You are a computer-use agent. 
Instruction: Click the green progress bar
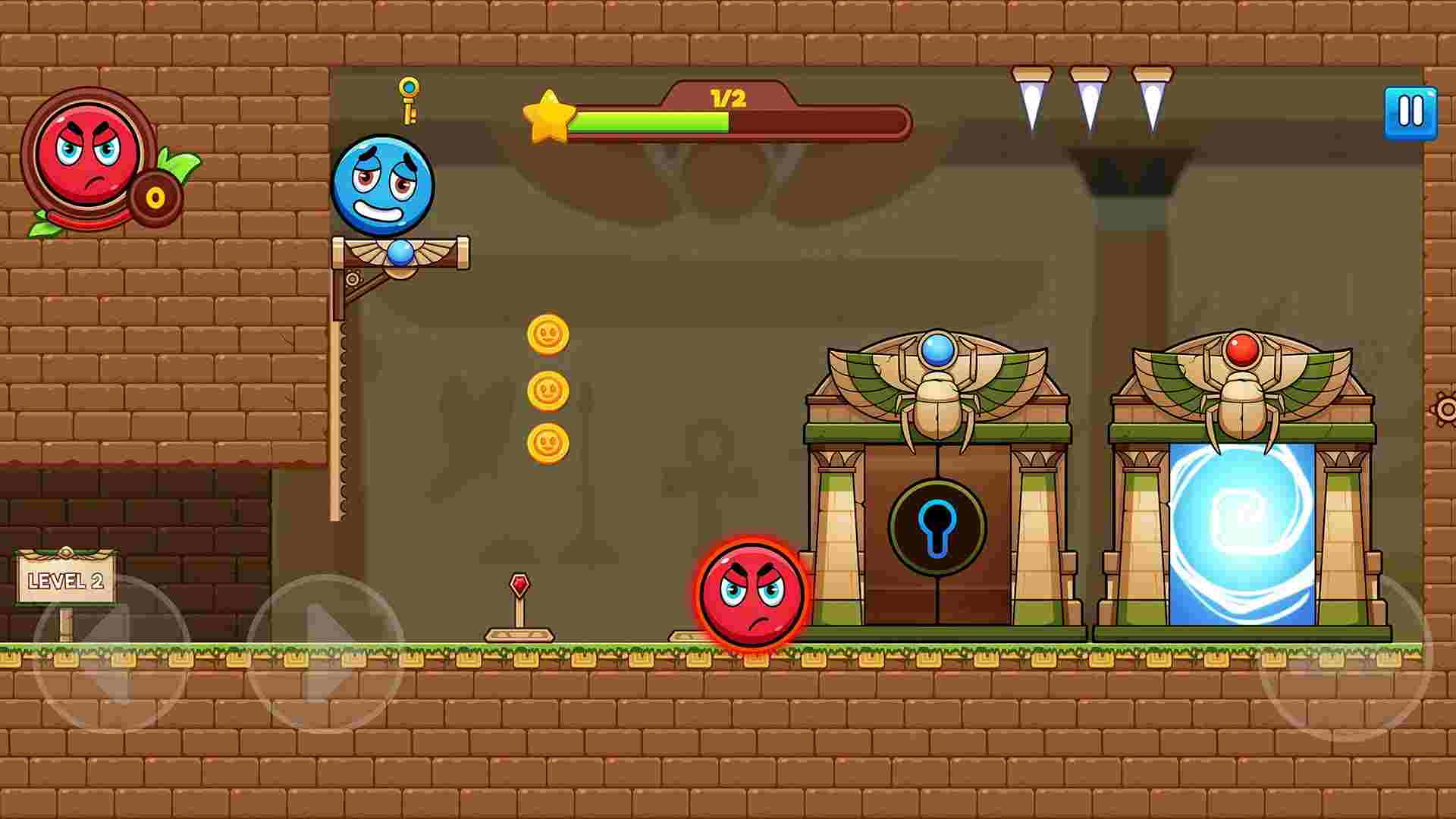(x=652, y=121)
